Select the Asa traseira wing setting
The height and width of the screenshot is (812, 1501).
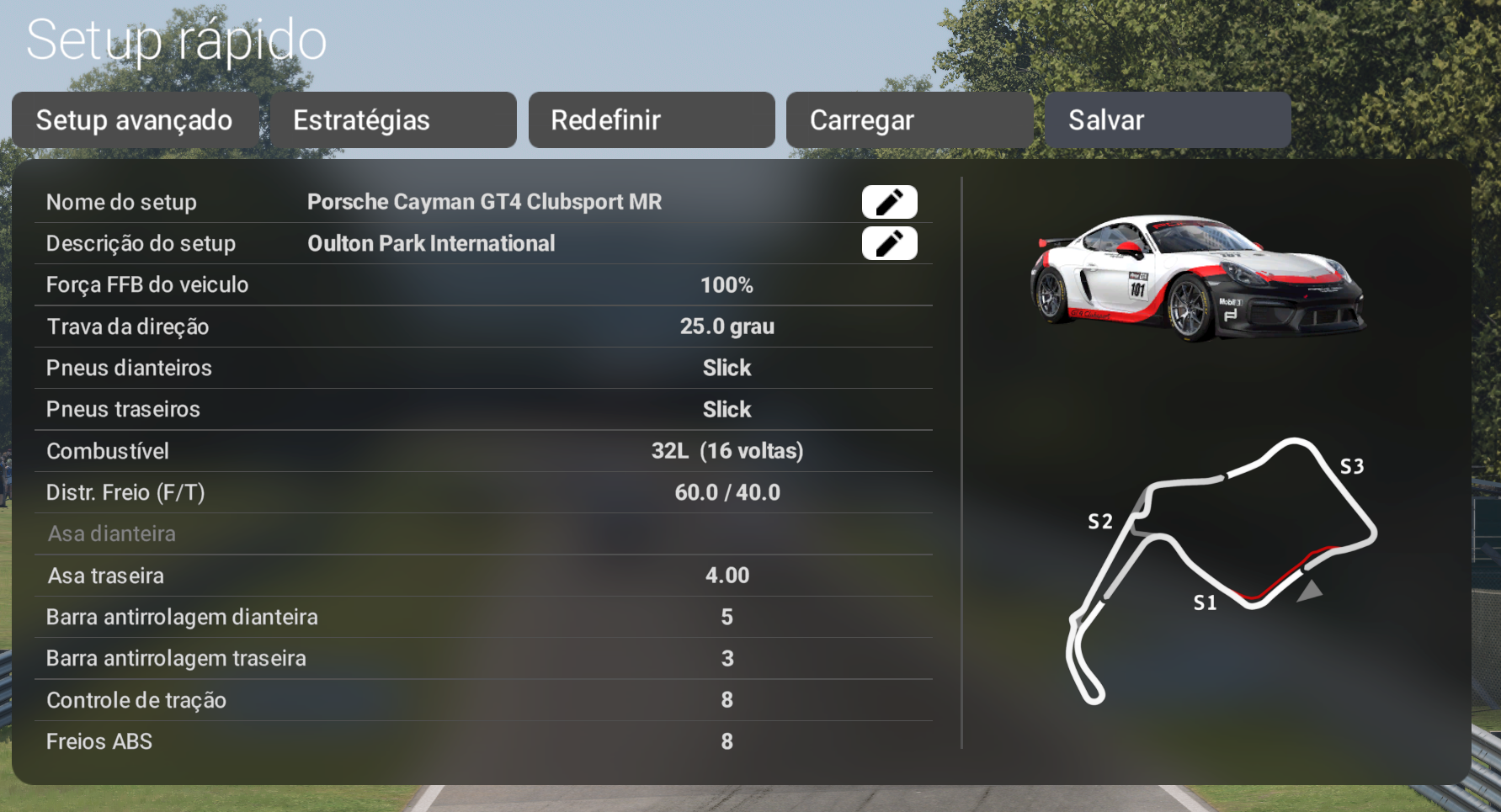[483, 576]
